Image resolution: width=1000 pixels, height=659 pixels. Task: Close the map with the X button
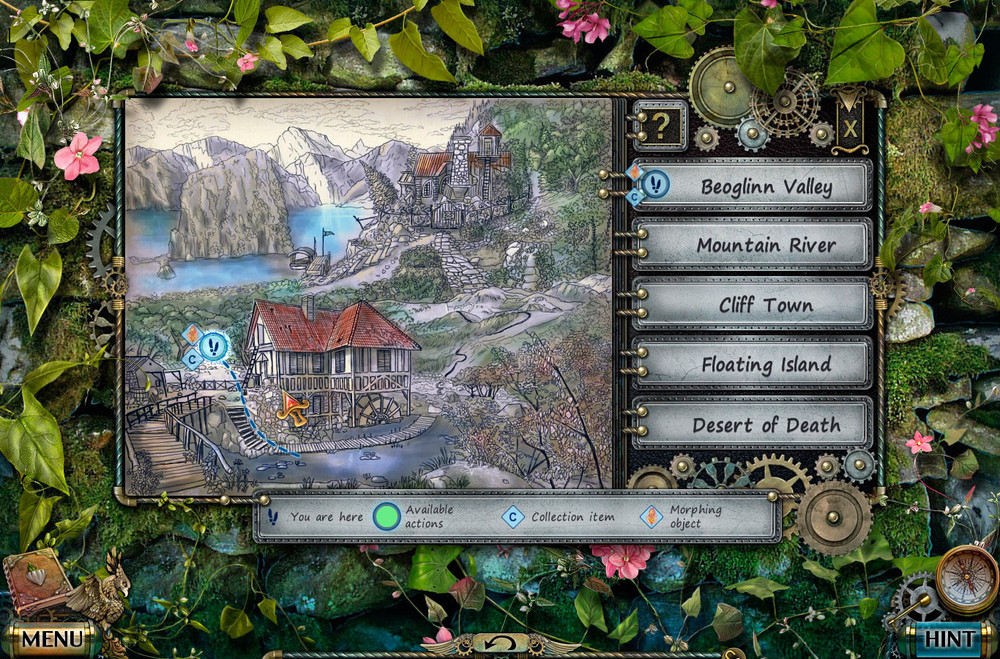850,127
